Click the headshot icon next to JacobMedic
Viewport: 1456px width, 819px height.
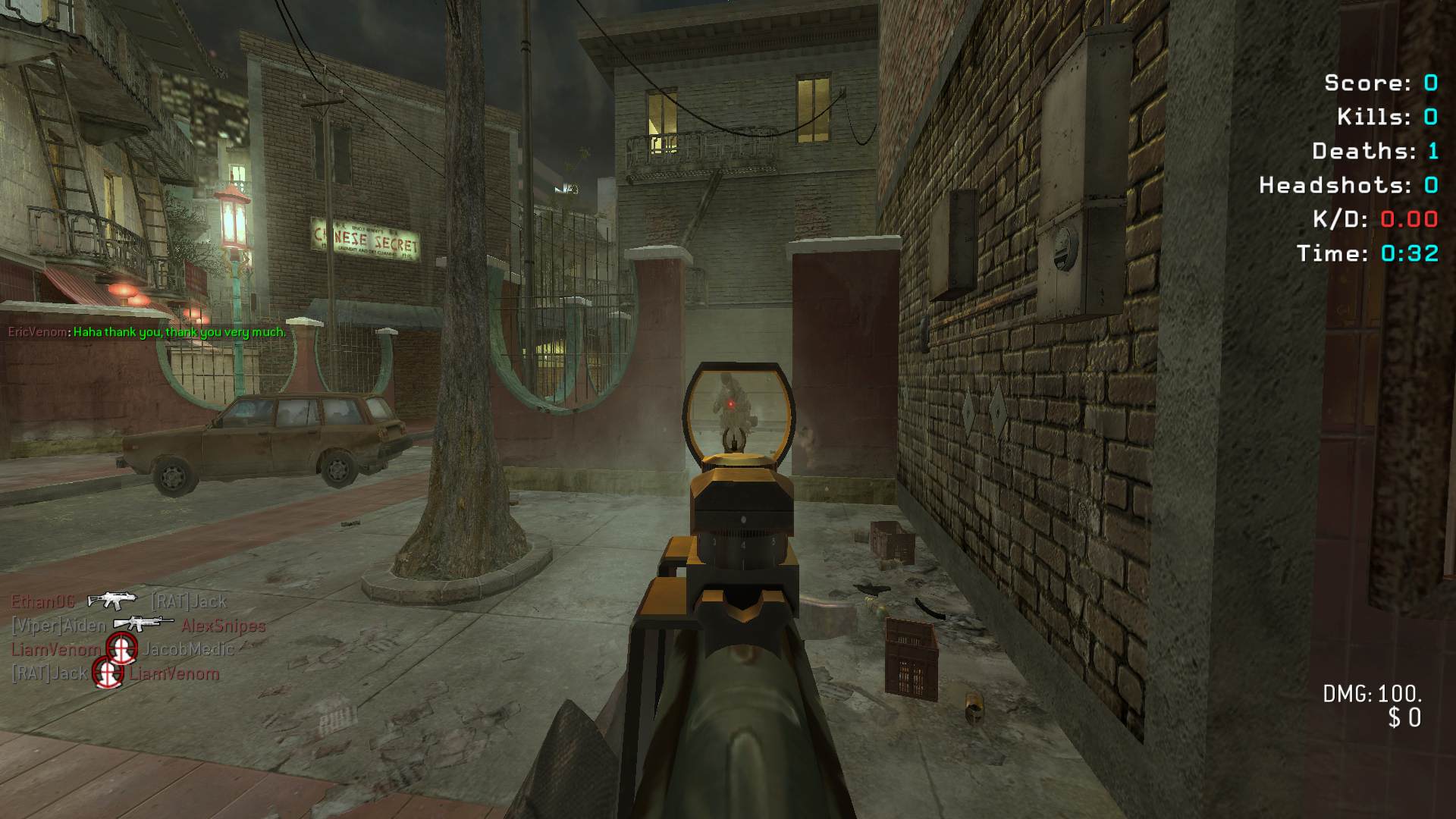121,648
